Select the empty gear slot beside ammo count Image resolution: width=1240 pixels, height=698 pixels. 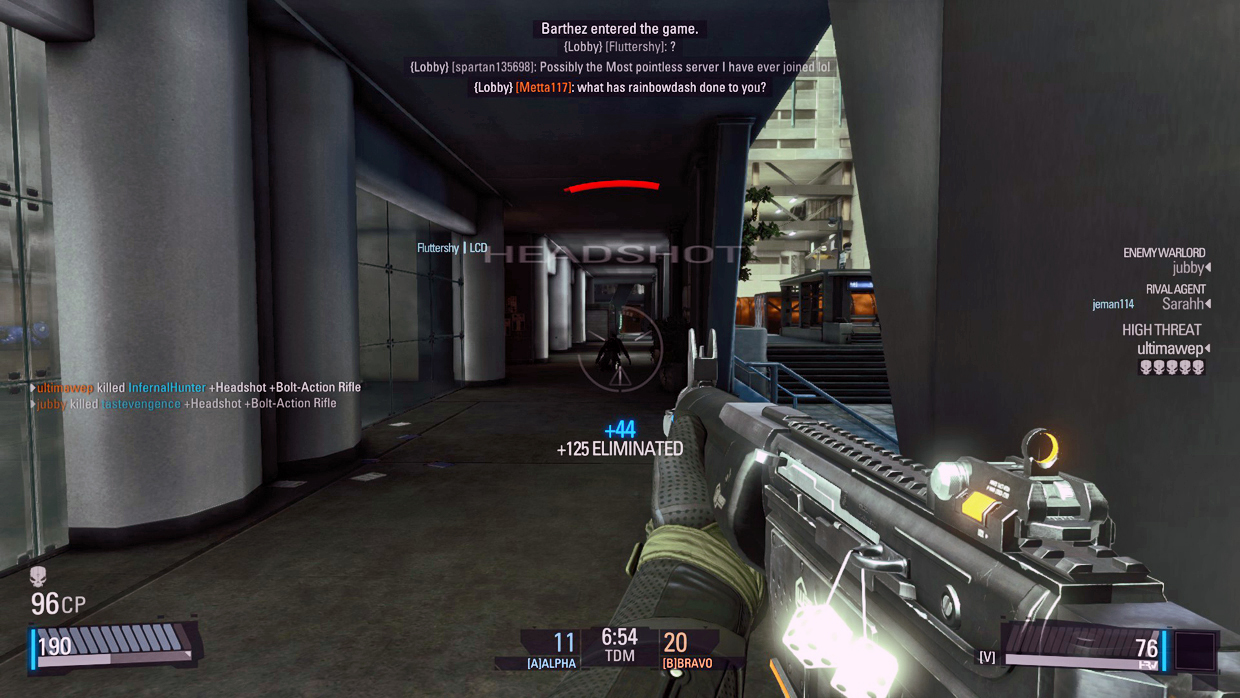tap(1195, 649)
